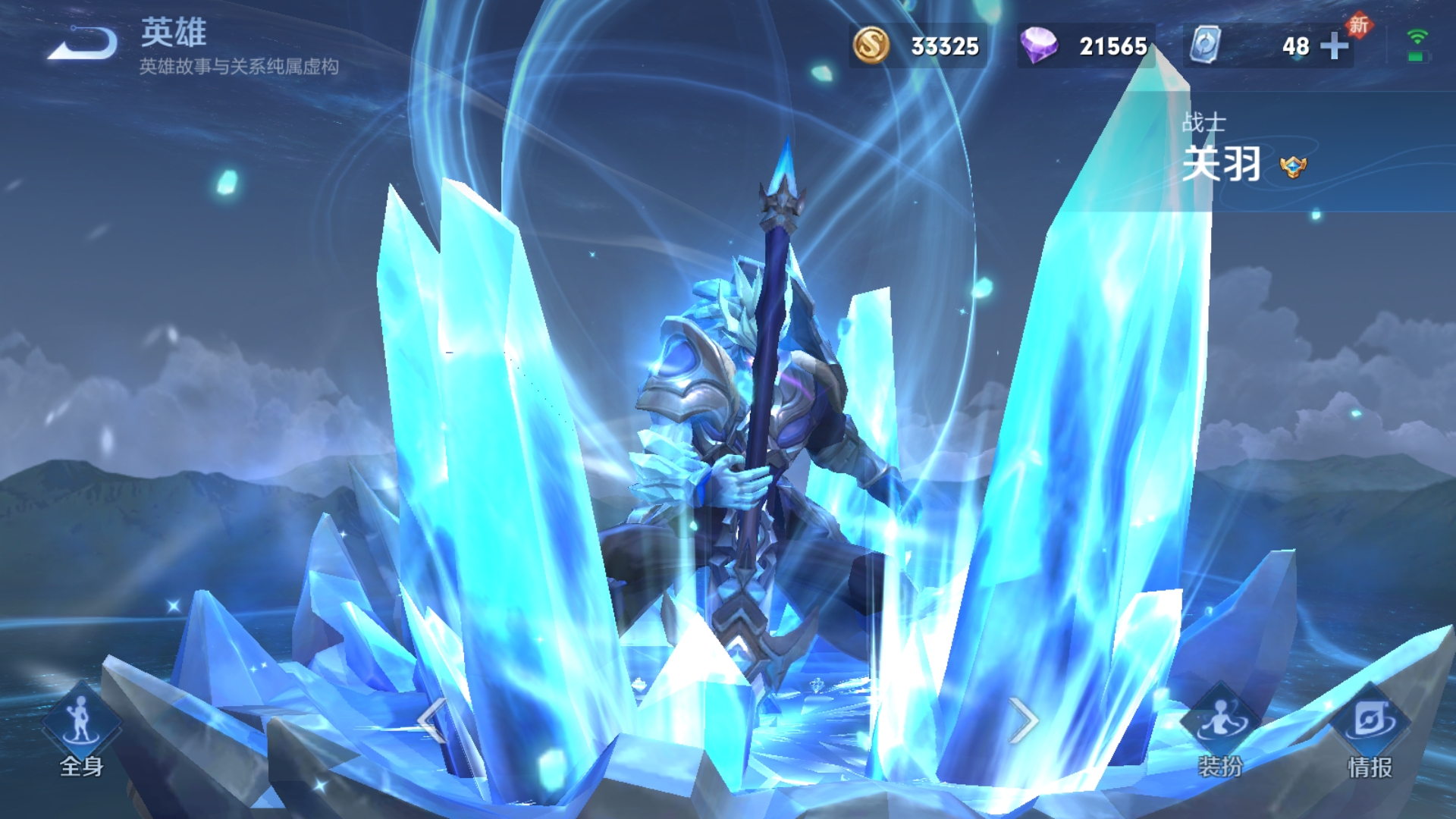
Task: Add more tickets with the plus button
Action: 1334,46
